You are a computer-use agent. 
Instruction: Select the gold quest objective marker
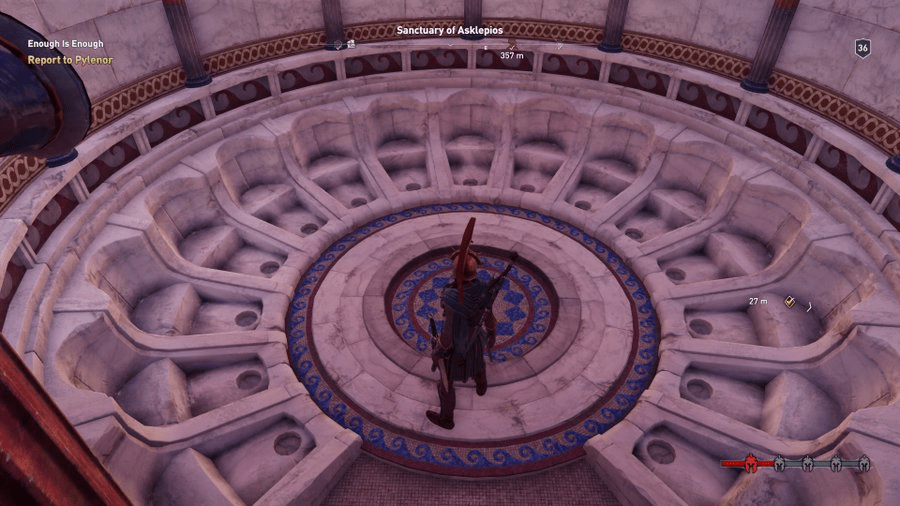789,300
